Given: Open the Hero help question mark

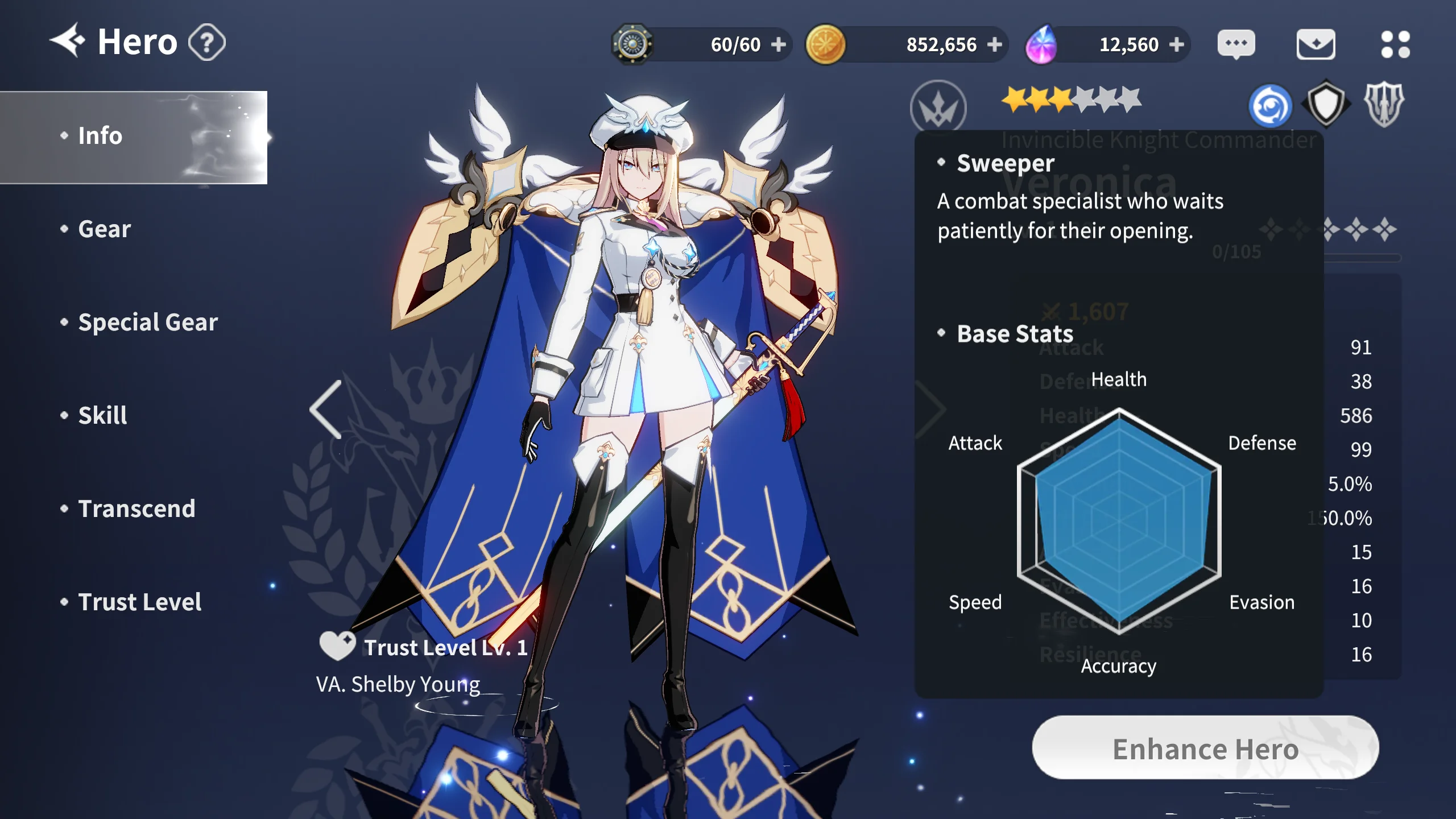Looking at the screenshot, I should click(207, 42).
